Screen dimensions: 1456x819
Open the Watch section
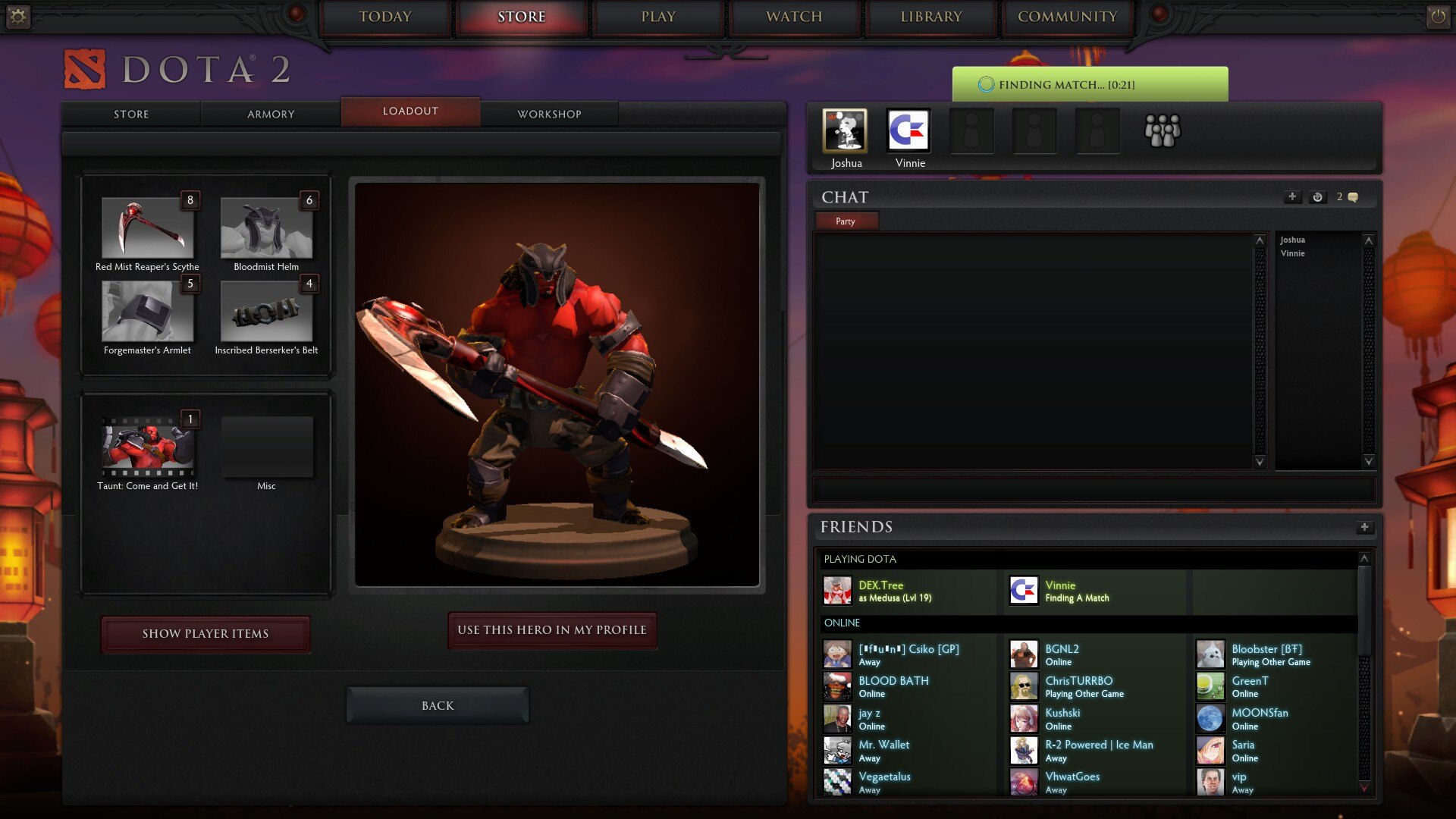pos(794,17)
